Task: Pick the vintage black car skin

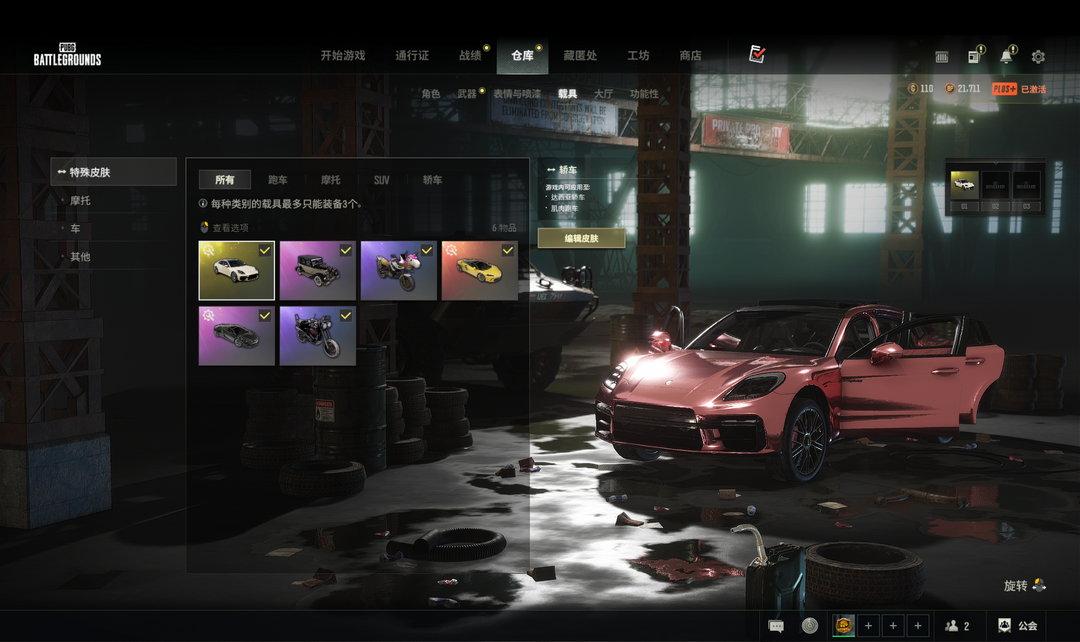Action: pos(317,270)
